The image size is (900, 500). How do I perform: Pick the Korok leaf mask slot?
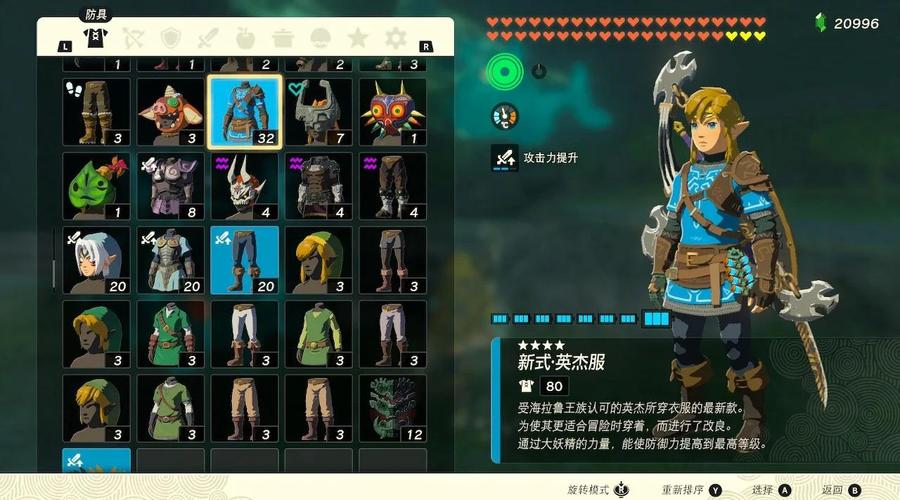[97, 186]
